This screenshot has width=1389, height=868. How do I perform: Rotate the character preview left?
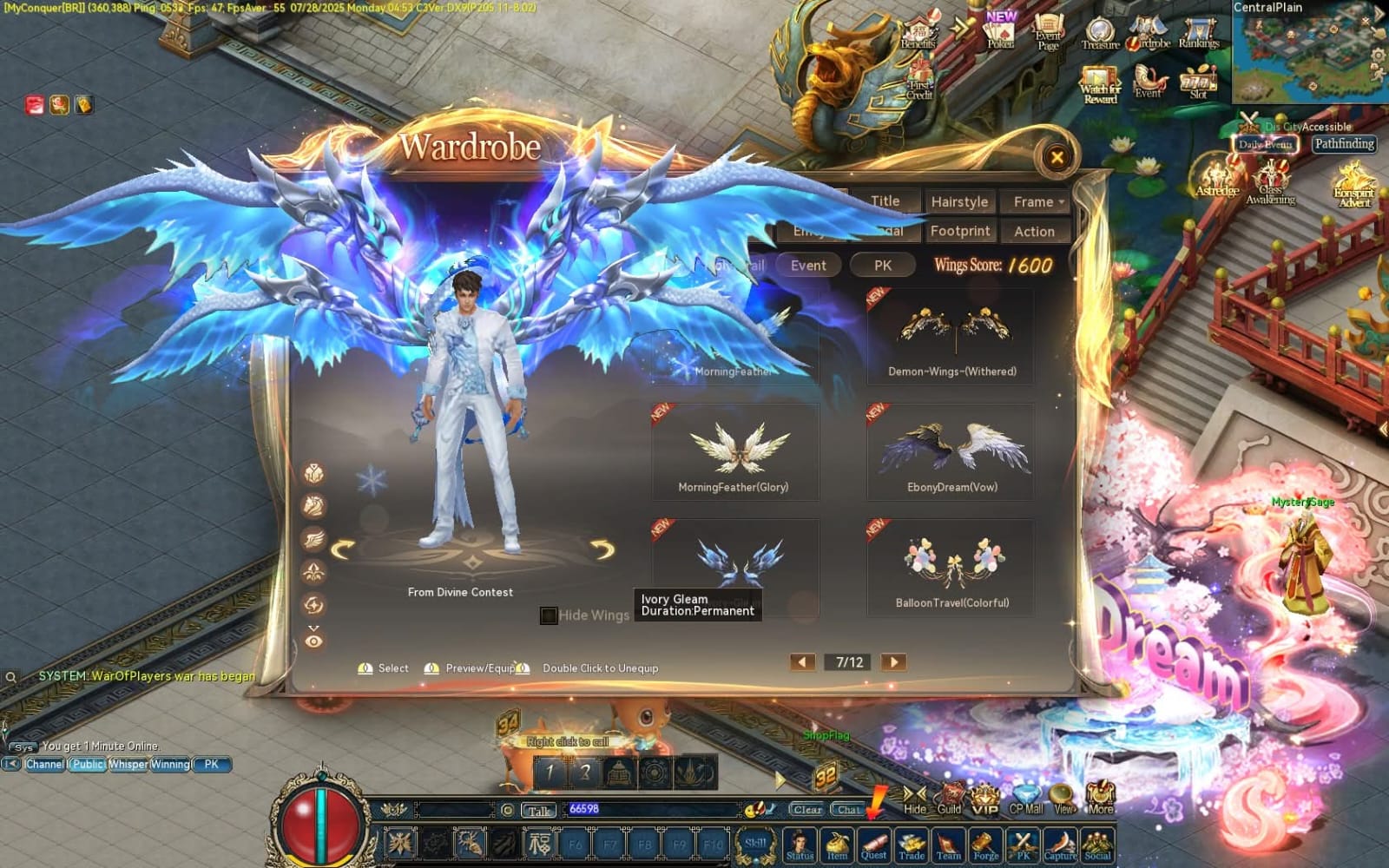pyautogui.click(x=343, y=549)
